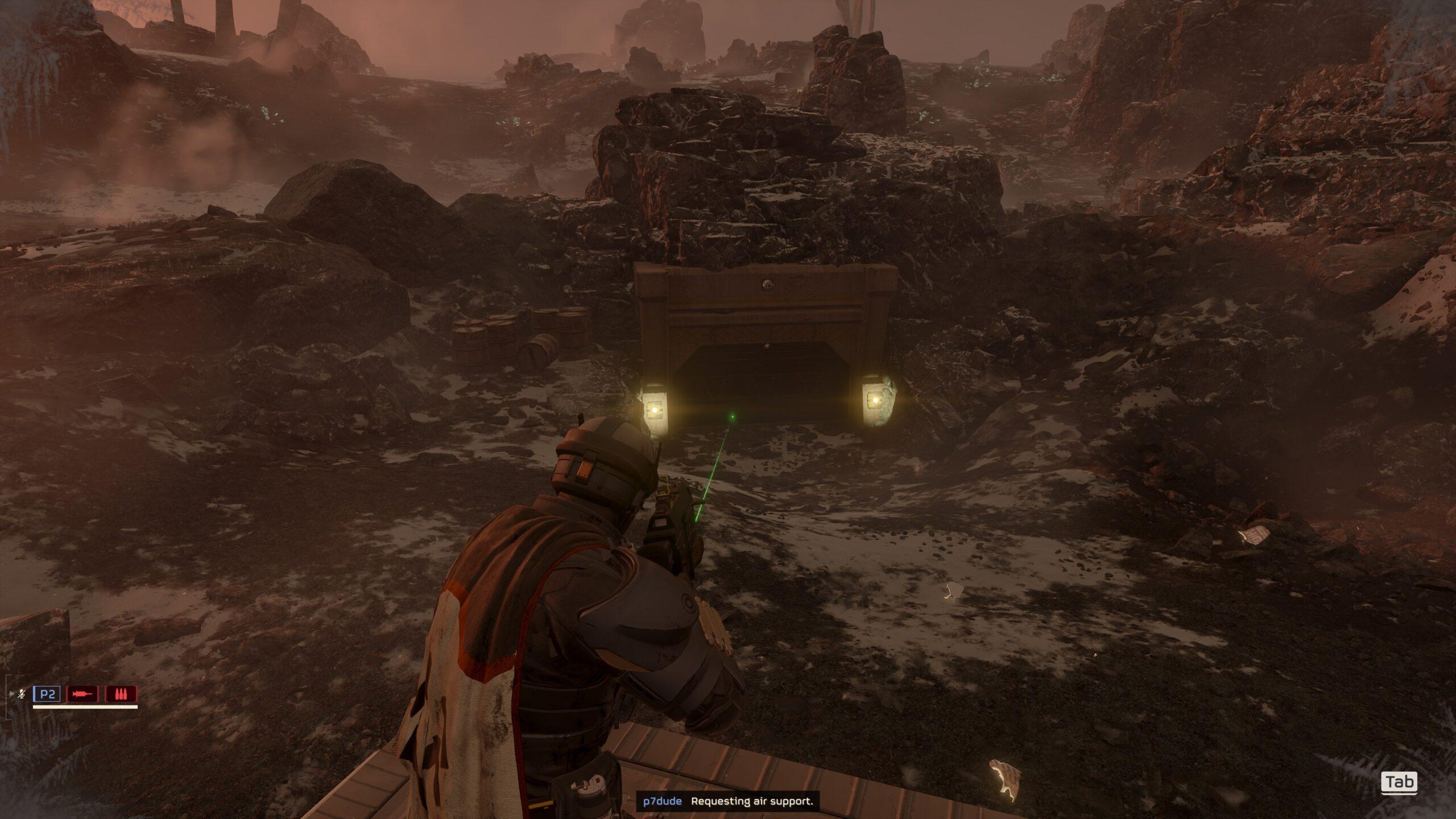The image size is (1456, 819).
Task: Click the P2 player badge
Action: (x=47, y=694)
